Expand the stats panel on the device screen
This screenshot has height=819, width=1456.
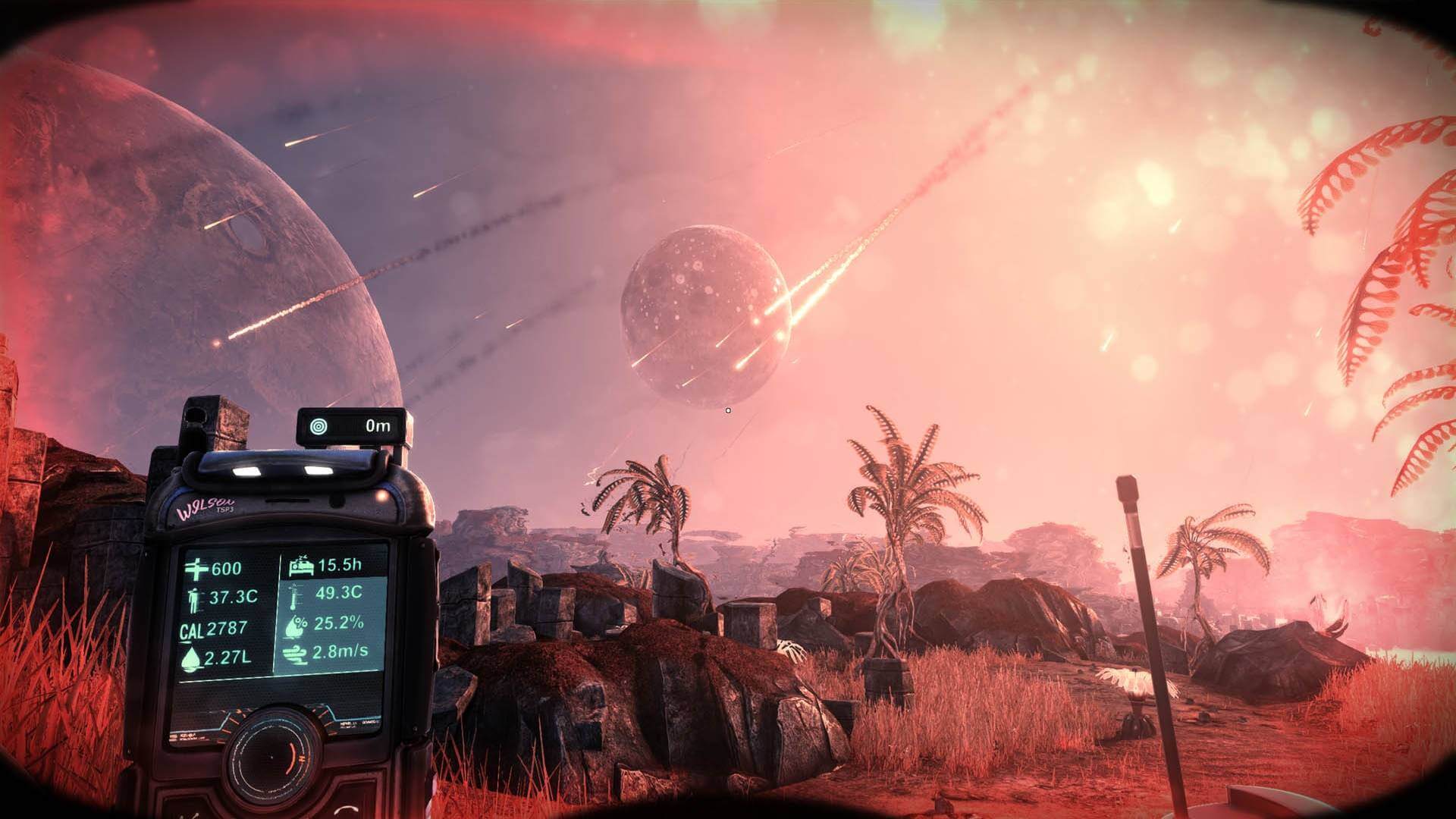[x=284, y=610]
